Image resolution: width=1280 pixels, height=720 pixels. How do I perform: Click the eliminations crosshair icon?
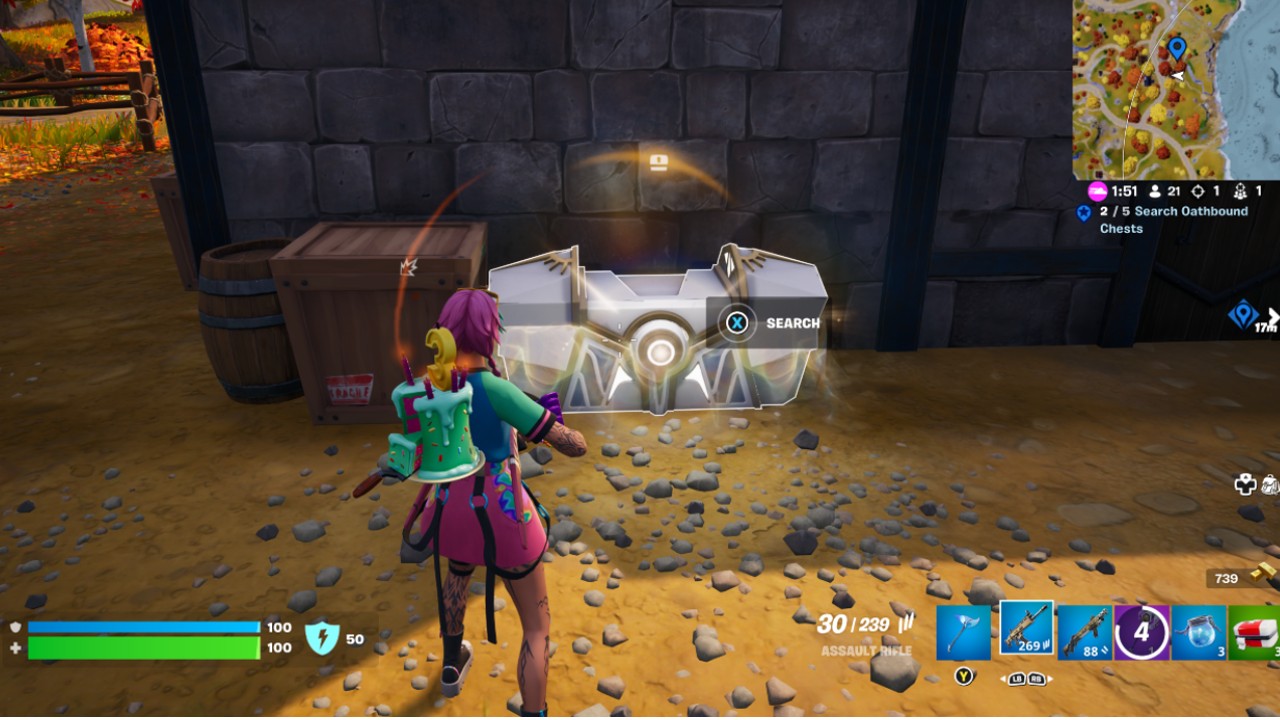coord(1200,191)
